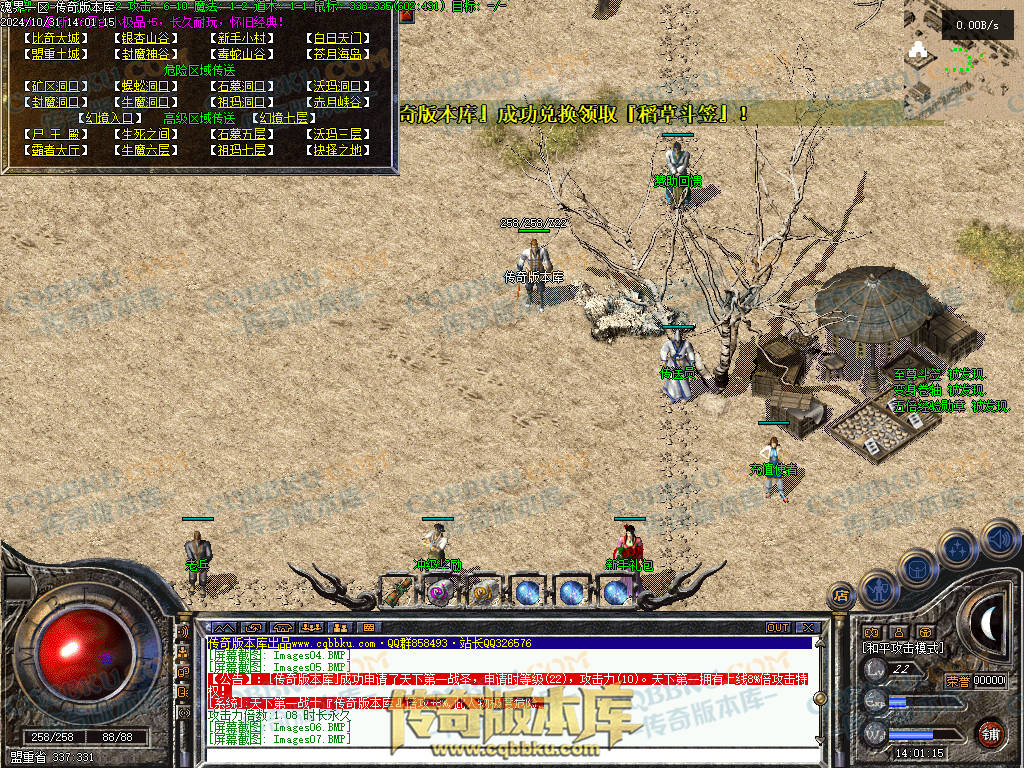Enter 幻境入口 teleport
The width and height of the screenshot is (1024, 768).
tap(109, 118)
